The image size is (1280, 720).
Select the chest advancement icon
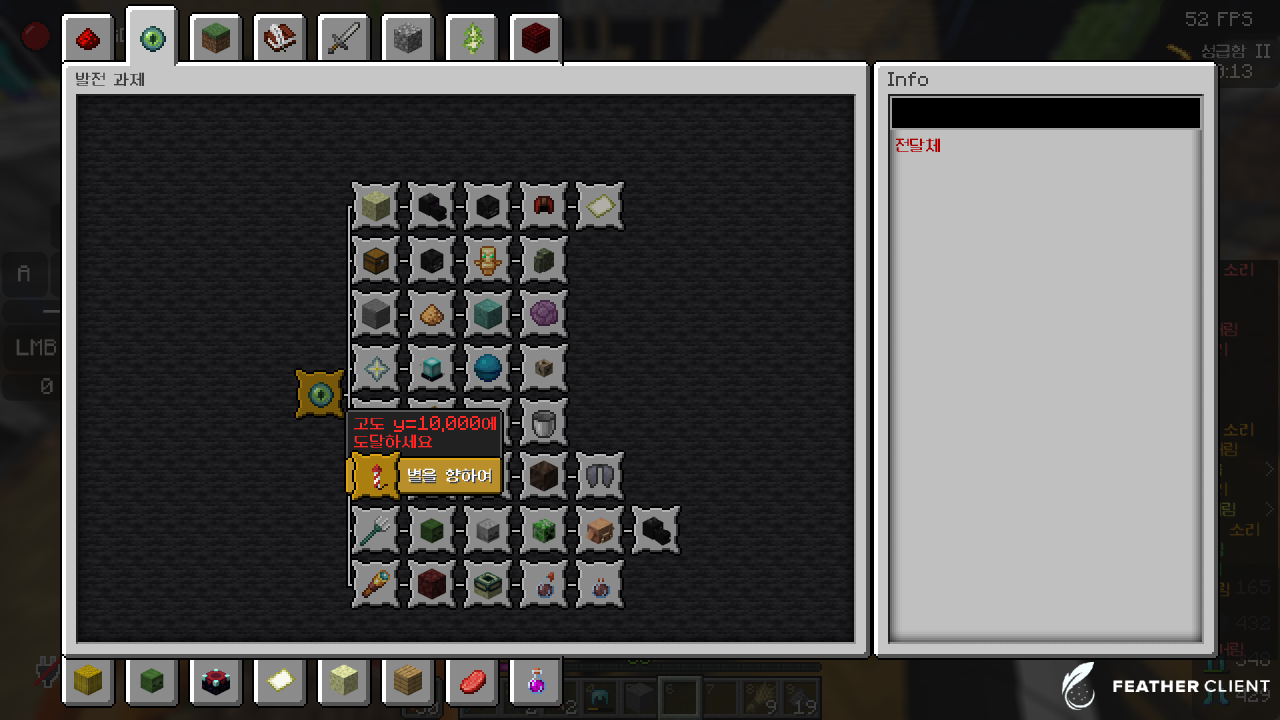tap(376, 260)
